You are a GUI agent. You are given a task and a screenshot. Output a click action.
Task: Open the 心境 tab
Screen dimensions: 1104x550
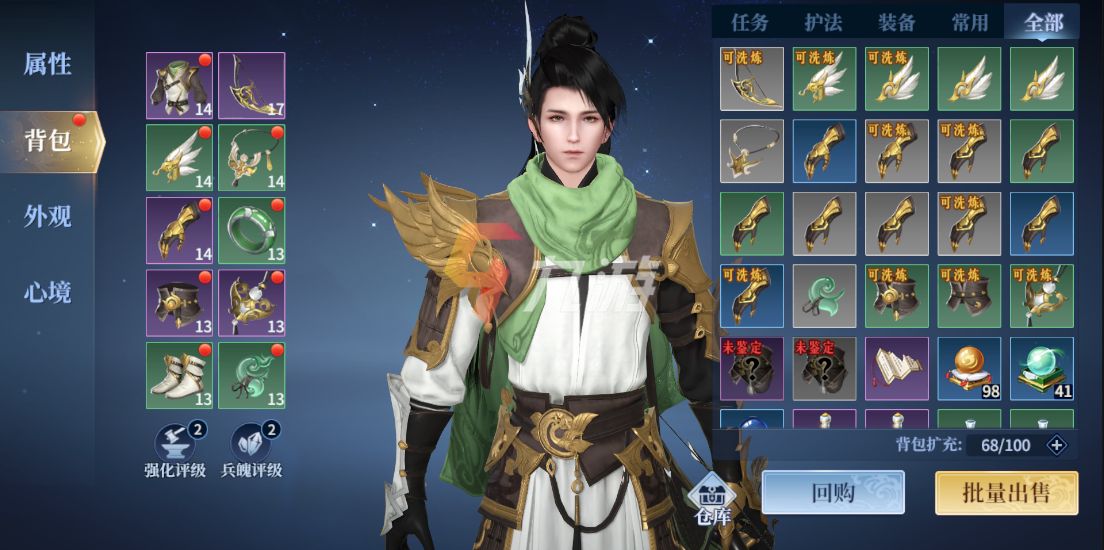click(47, 292)
